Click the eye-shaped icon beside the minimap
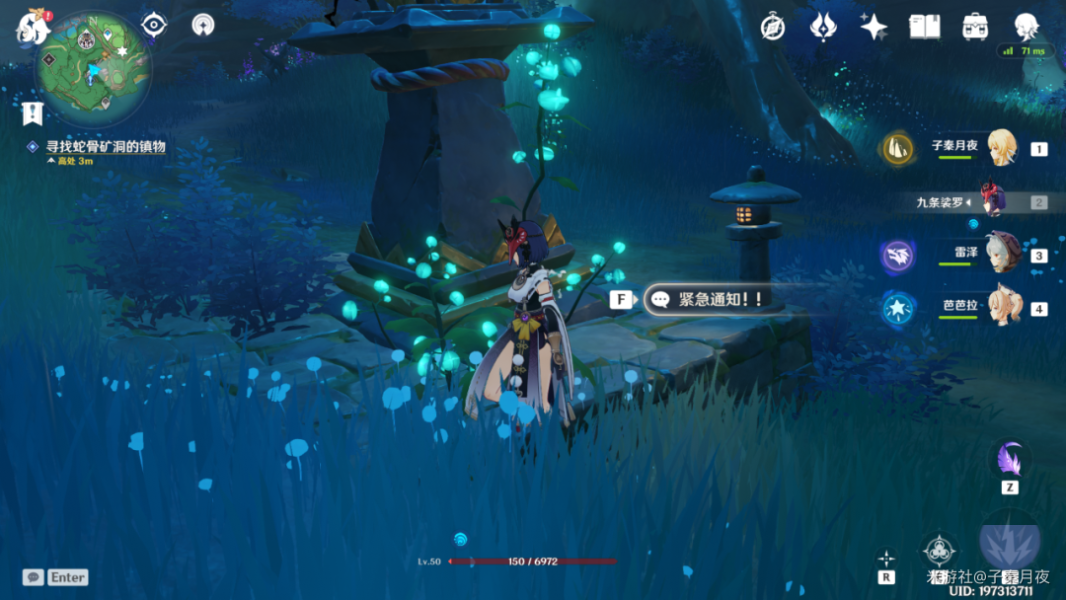Image resolution: width=1066 pixels, height=600 pixels. (x=154, y=25)
